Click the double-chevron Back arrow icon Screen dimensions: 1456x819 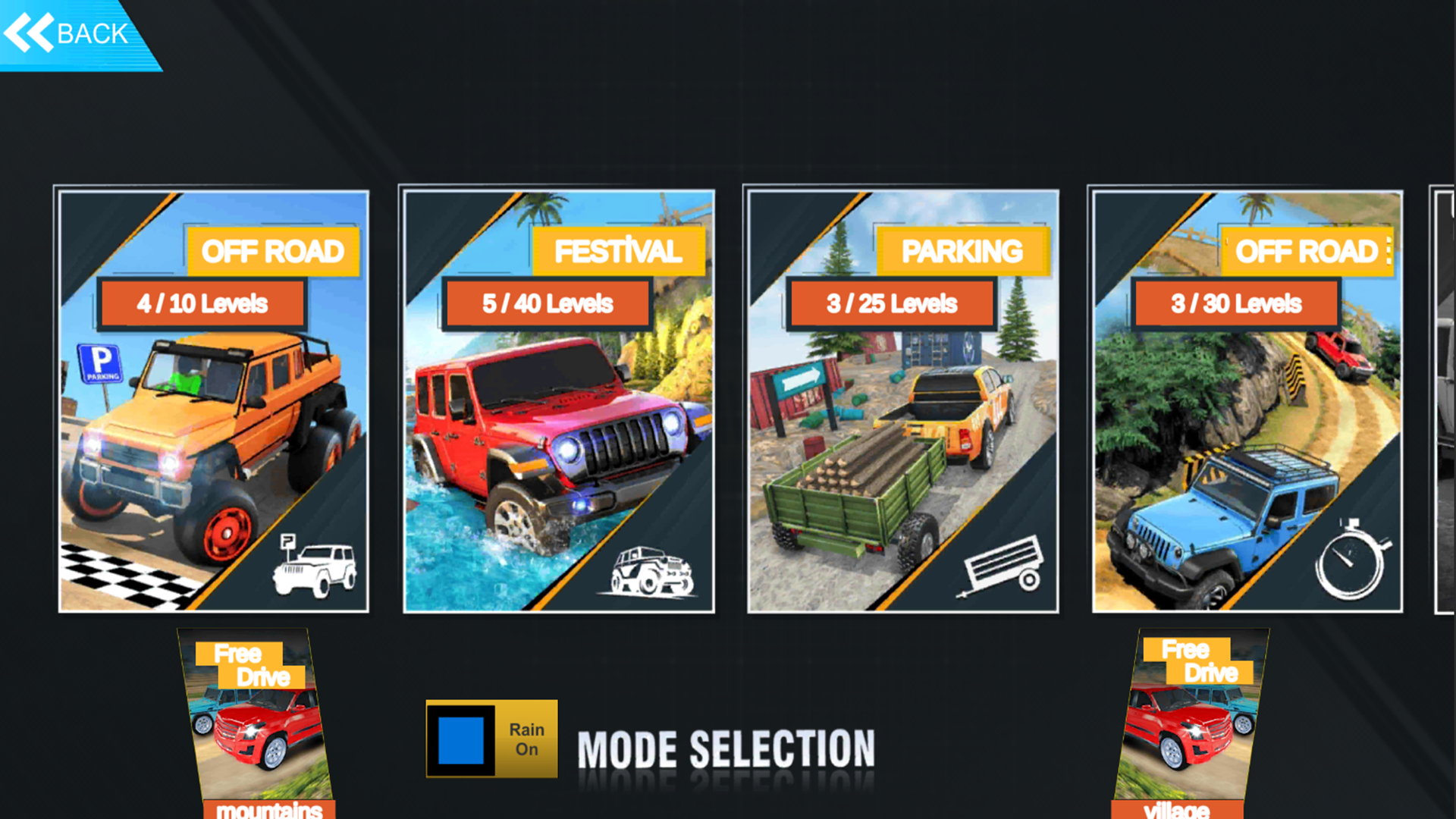coord(30,32)
